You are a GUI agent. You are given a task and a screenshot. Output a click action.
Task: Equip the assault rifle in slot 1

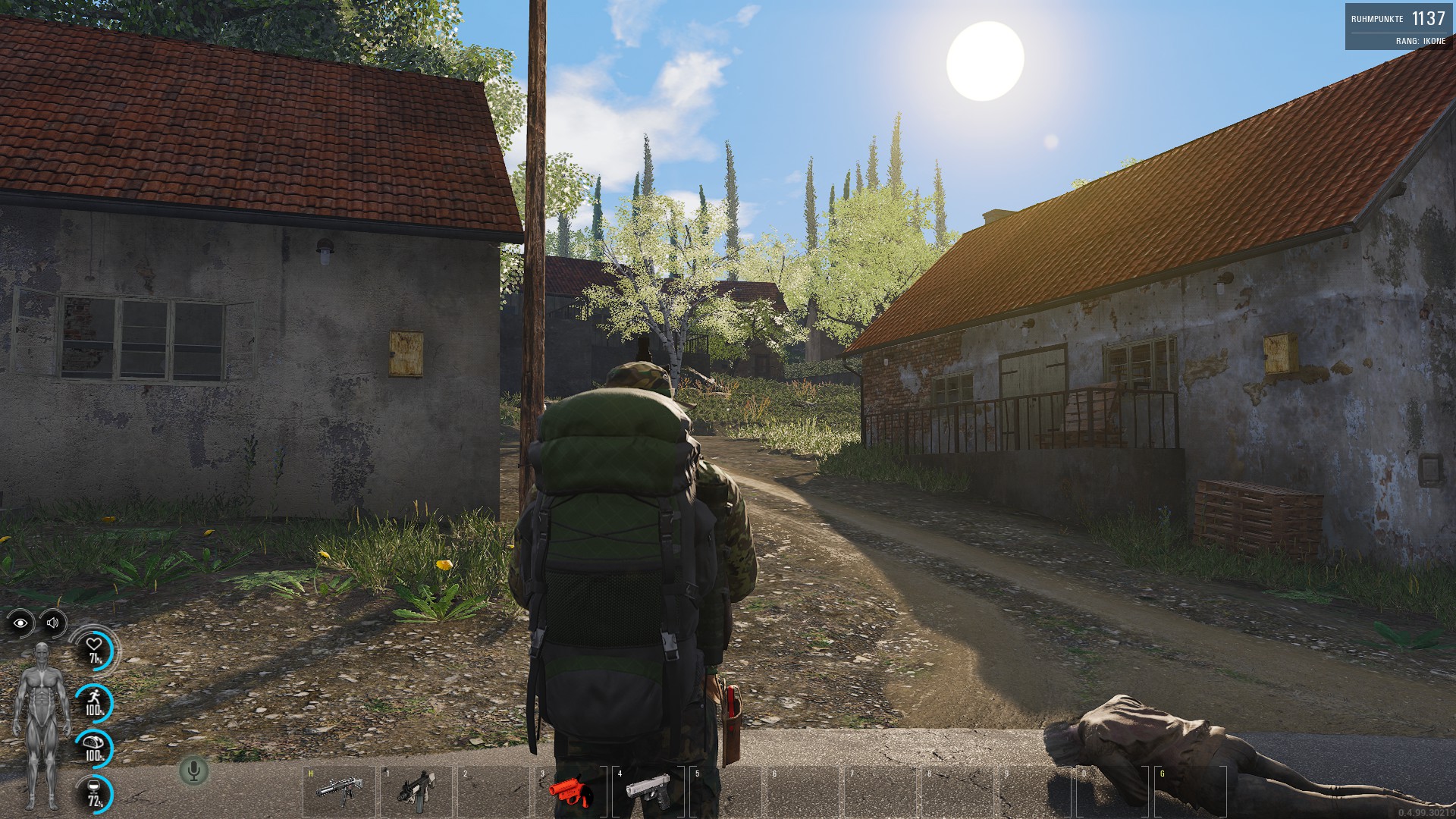(x=416, y=791)
